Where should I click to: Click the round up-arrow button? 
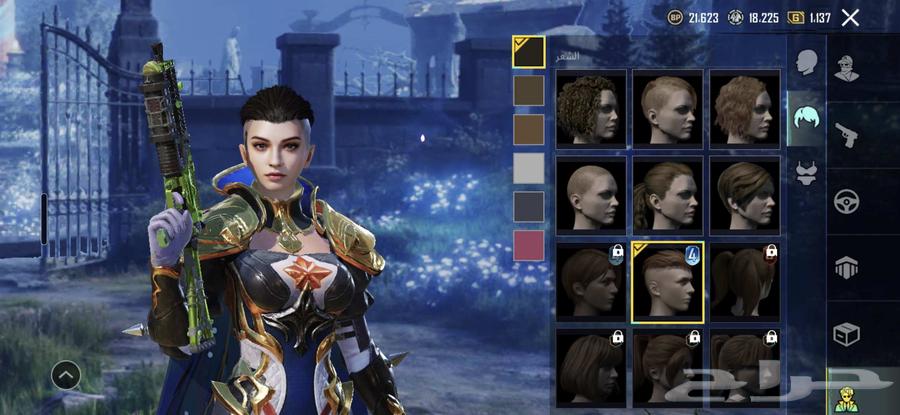pyautogui.click(x=66, y=375)
